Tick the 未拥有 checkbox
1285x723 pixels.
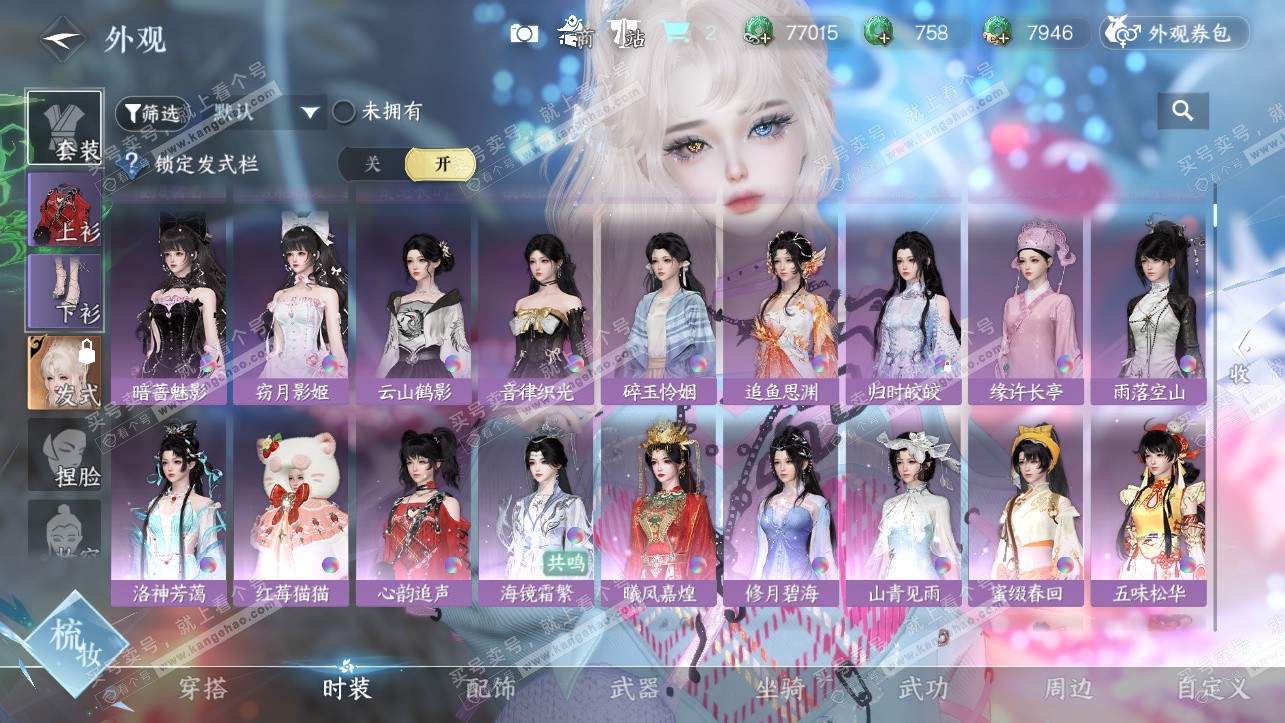pos(344,112)
